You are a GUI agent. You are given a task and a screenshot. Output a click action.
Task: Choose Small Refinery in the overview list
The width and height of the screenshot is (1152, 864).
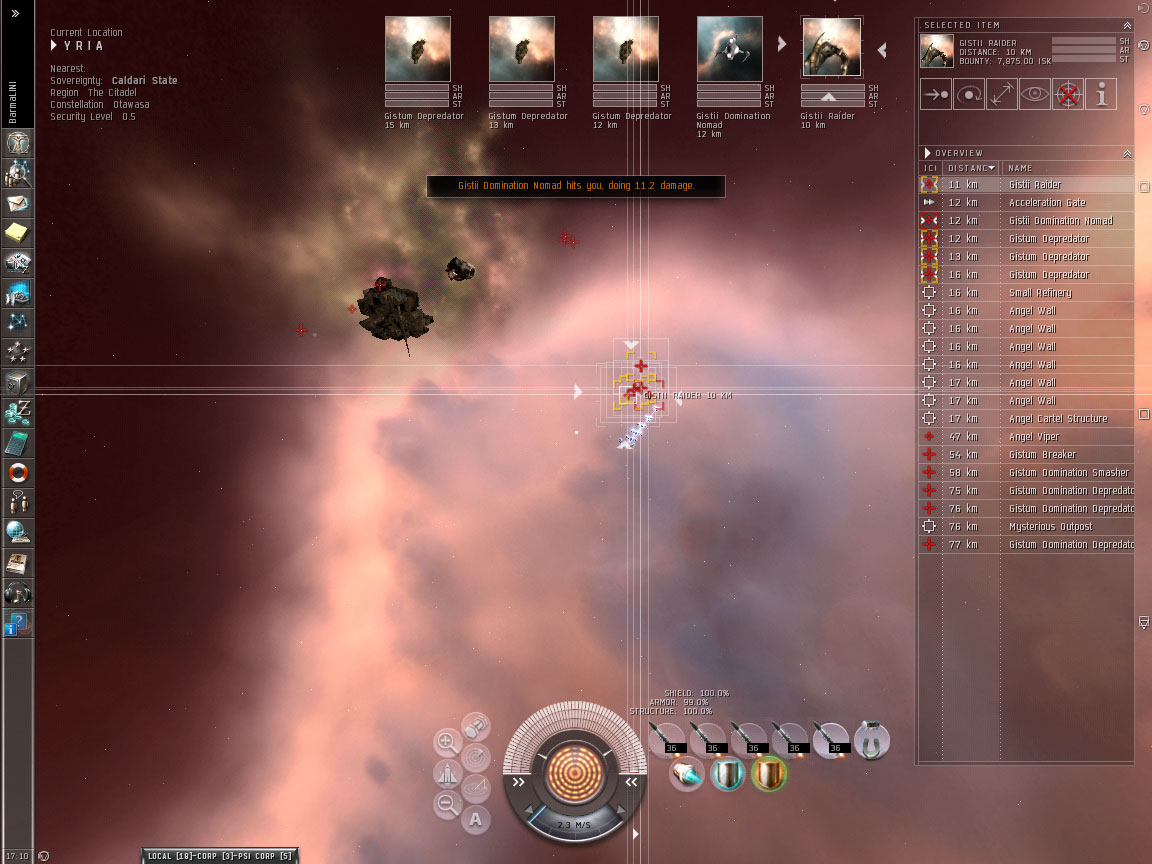click(1039, 293)
